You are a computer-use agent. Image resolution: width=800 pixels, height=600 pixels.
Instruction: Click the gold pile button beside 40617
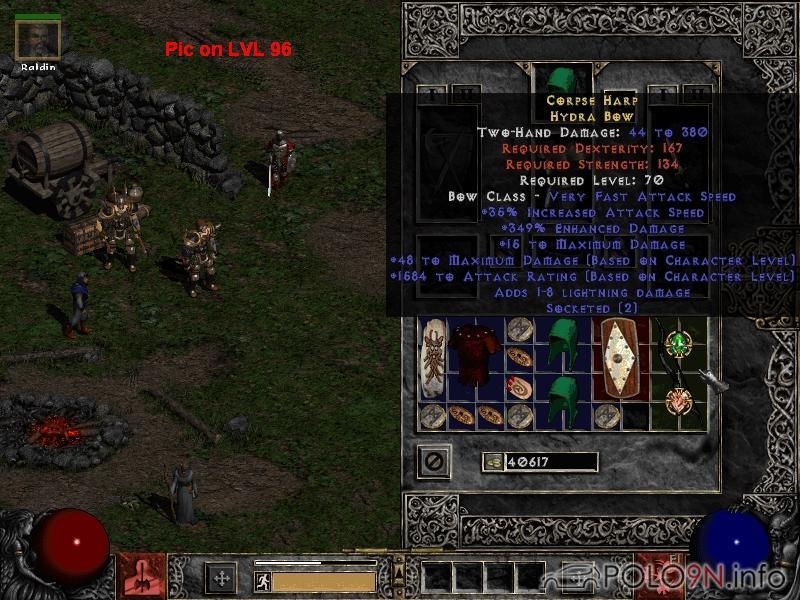click(x=492, y=462)
